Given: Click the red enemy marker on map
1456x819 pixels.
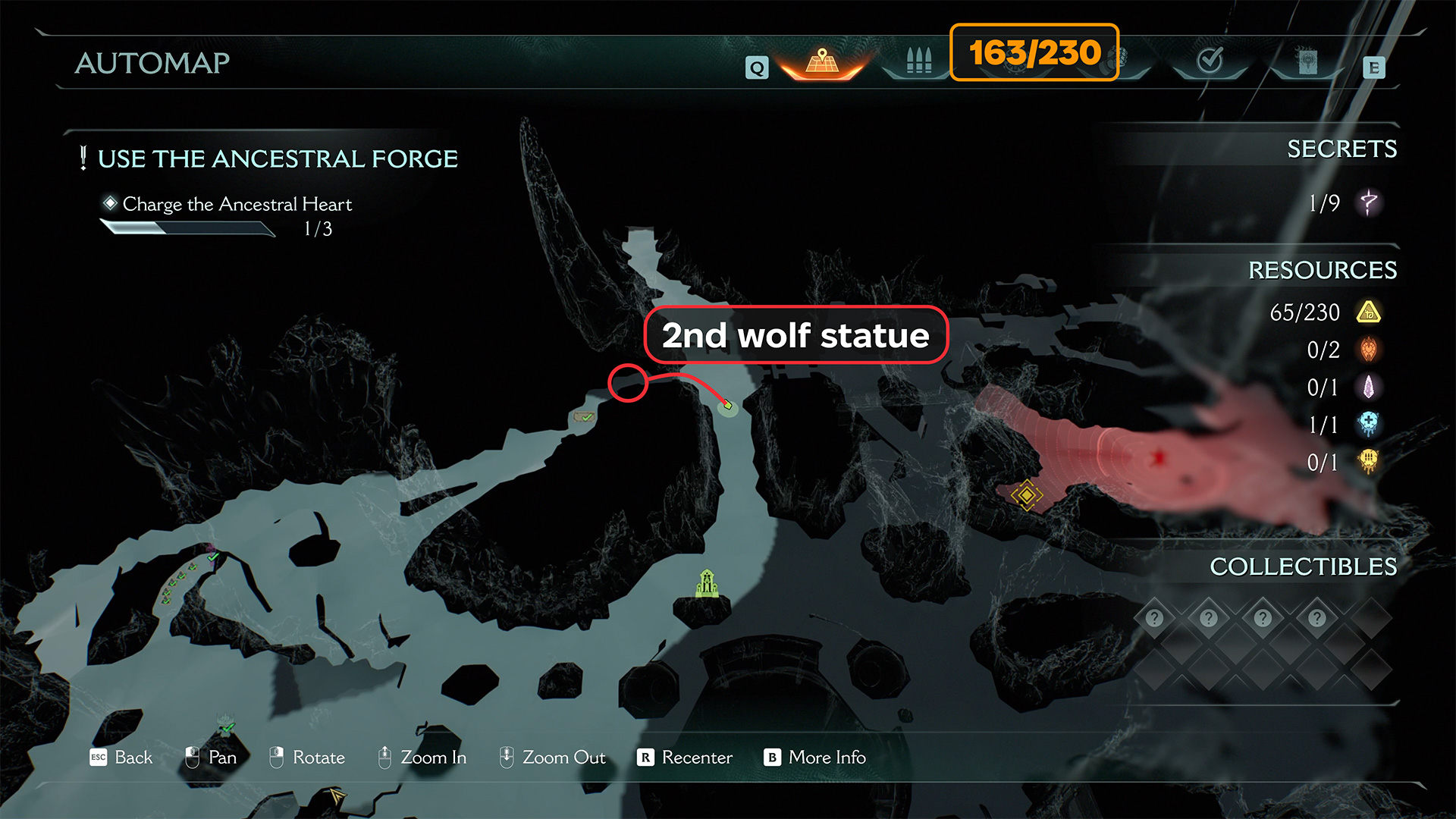Looking at the screenshot, I should coord(1159,458).
